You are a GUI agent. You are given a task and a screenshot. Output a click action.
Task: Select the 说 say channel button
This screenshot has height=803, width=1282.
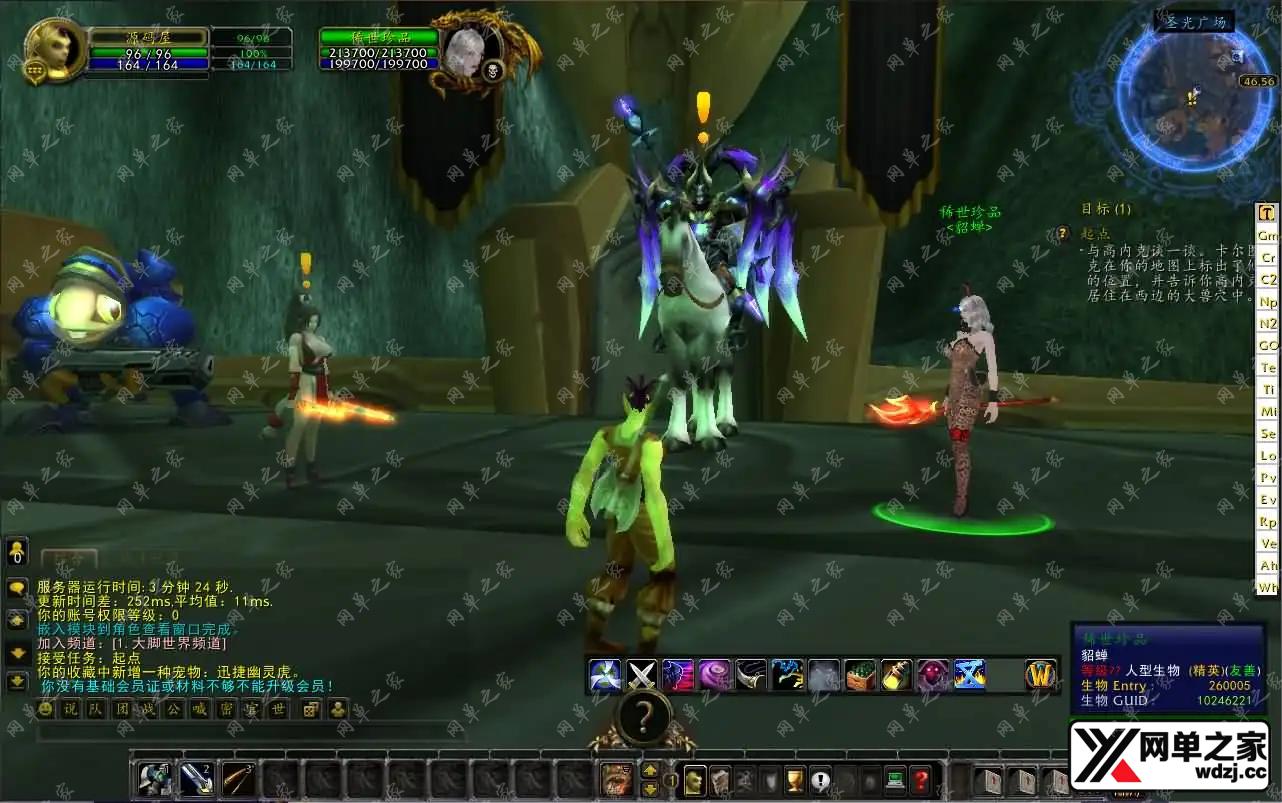click(70, 709)
